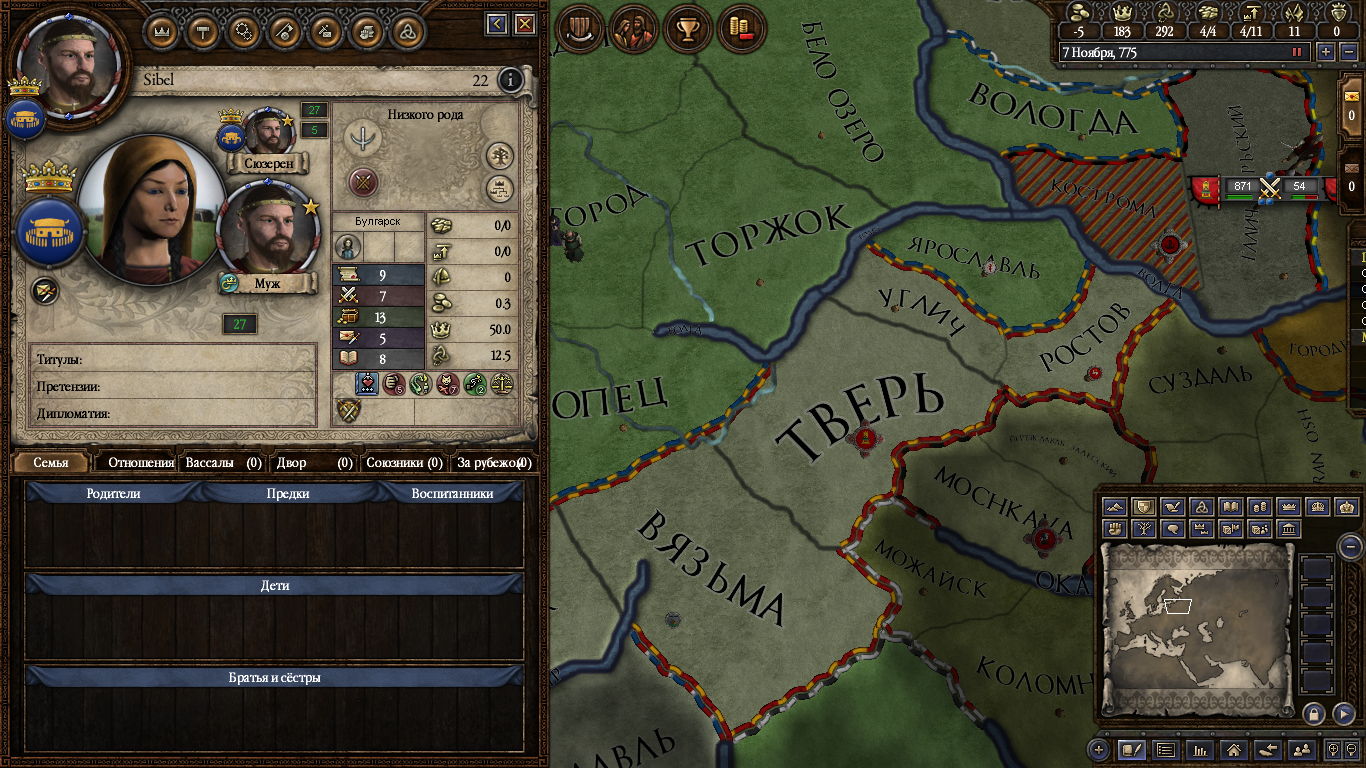Go back with the blue arrow button
Image resolution: width=1366 pixels, height=768 pixels.
(497, 24)
